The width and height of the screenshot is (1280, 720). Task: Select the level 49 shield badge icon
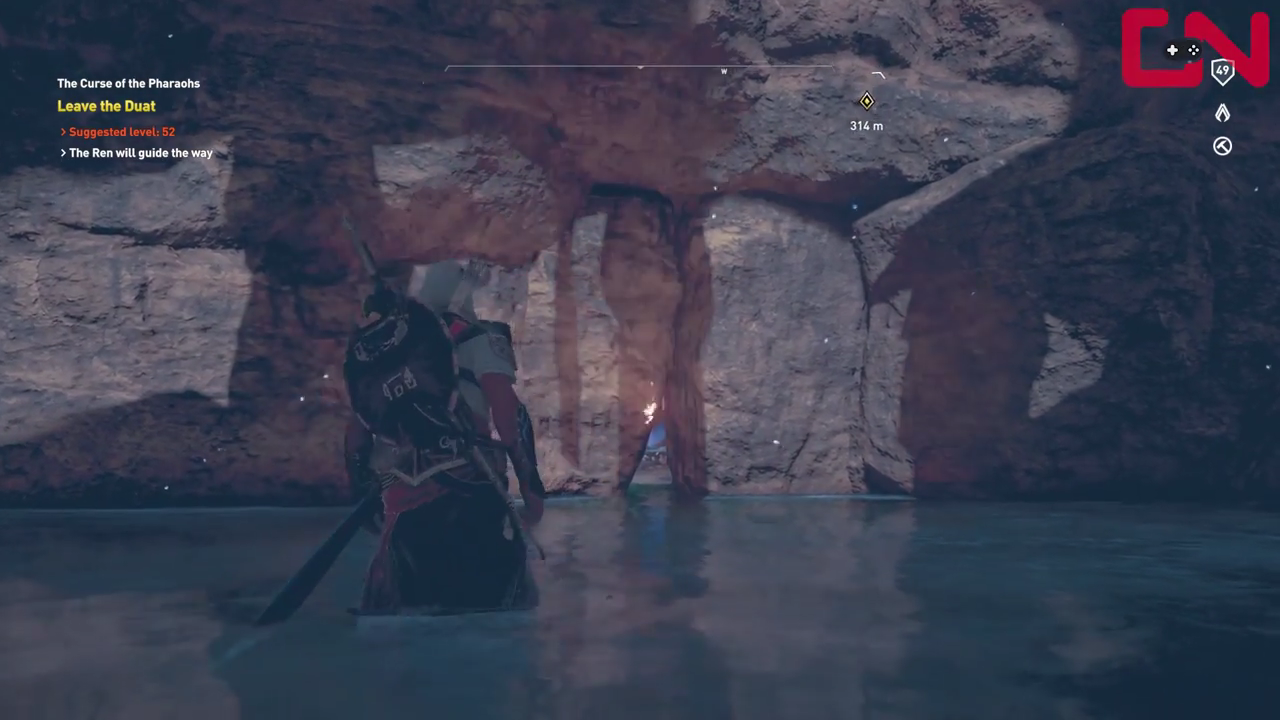pos(1222,70)
